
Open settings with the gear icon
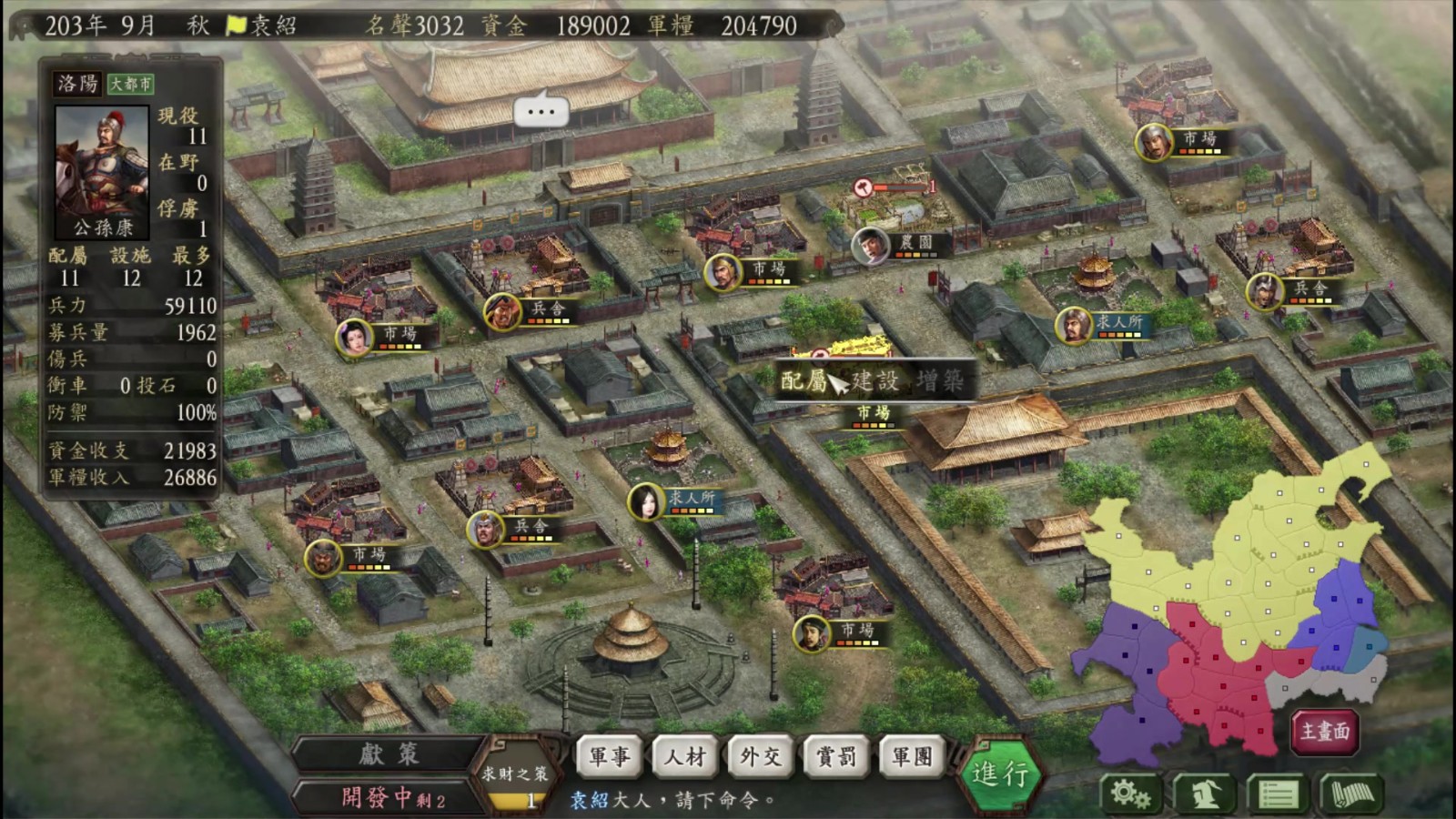(x=1130, y=794)
